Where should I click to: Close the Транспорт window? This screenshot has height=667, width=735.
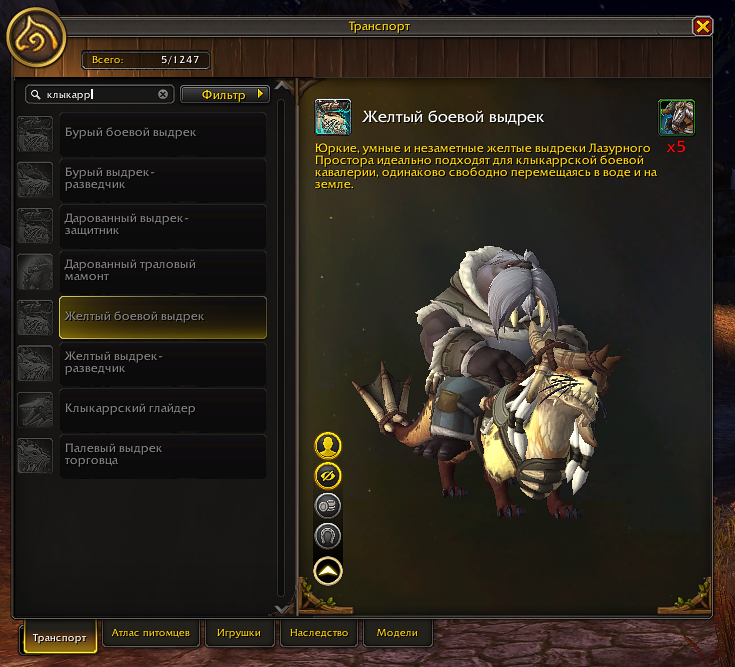[703, 27]
